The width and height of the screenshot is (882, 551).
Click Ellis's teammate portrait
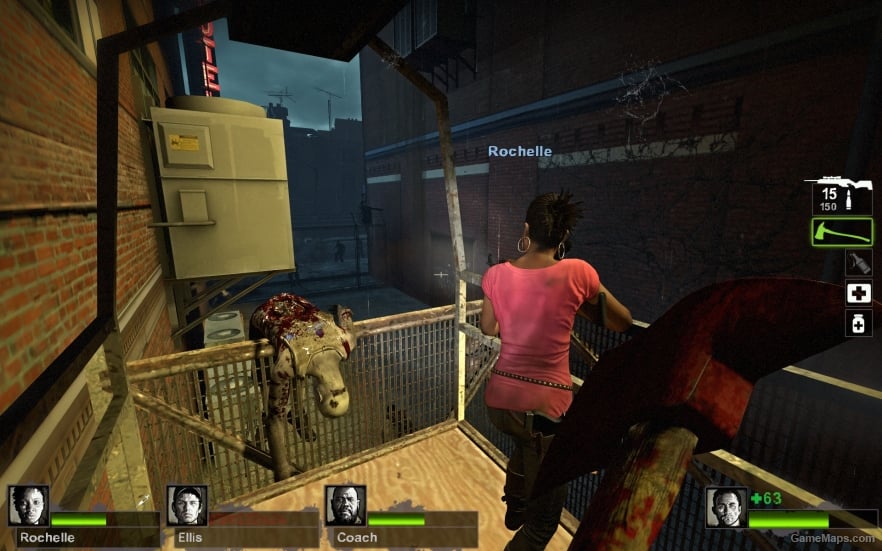click(187, 506)
